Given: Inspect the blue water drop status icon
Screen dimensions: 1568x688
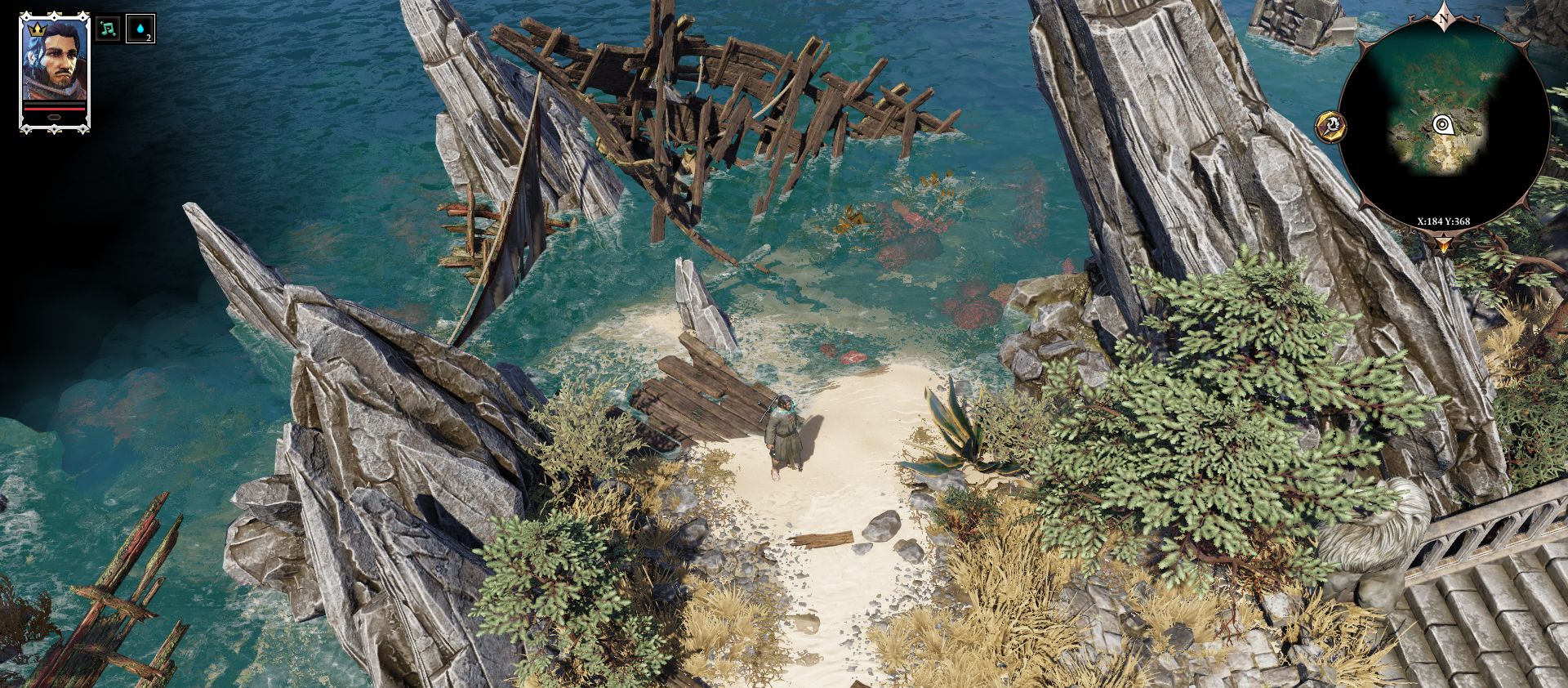Looking at the screenshot, I should pyautogui.click(x=140, y=29).
